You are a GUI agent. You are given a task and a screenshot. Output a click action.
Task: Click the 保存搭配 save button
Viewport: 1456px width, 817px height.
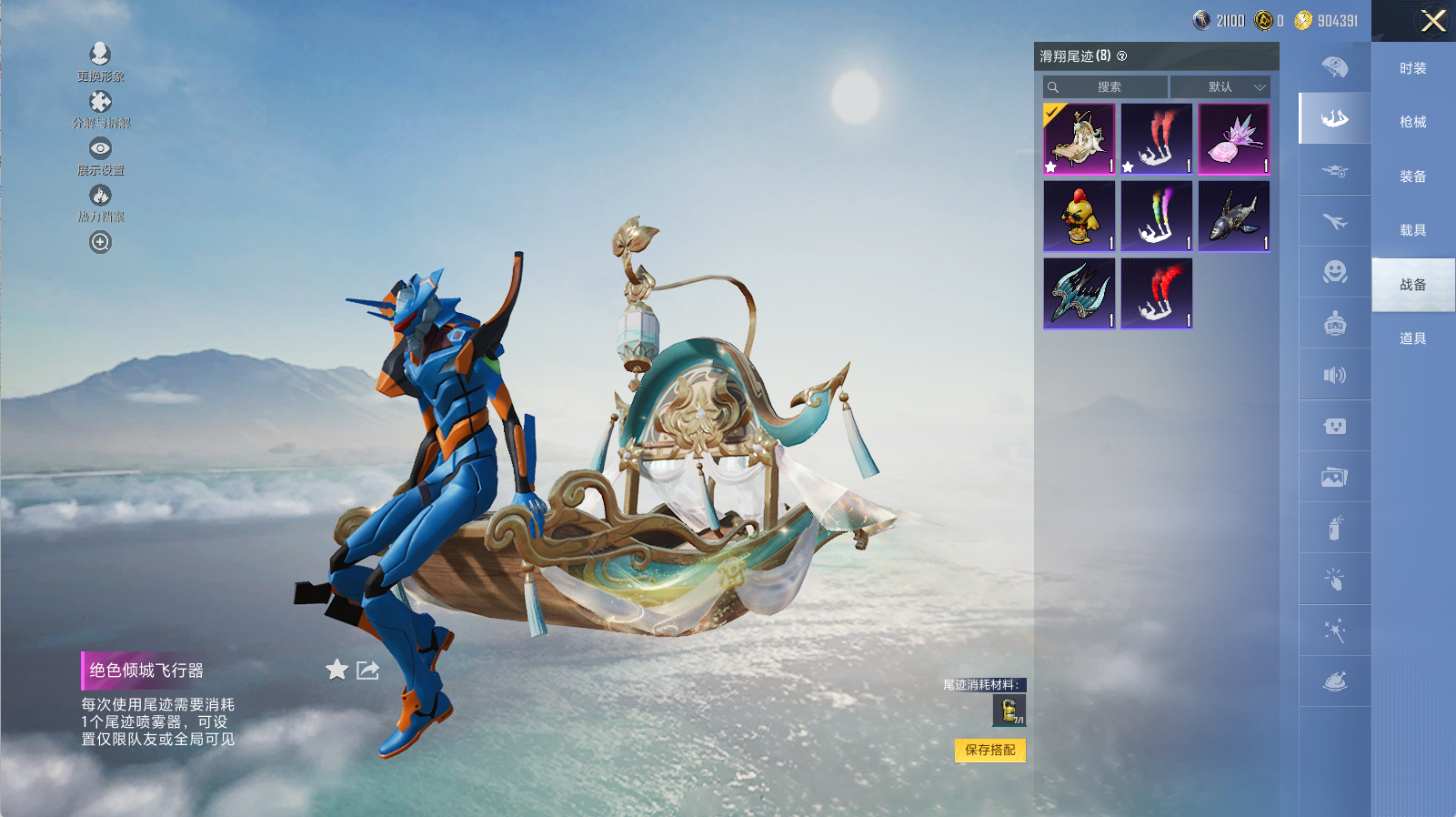pyautogui.click(x=989, y=750)
